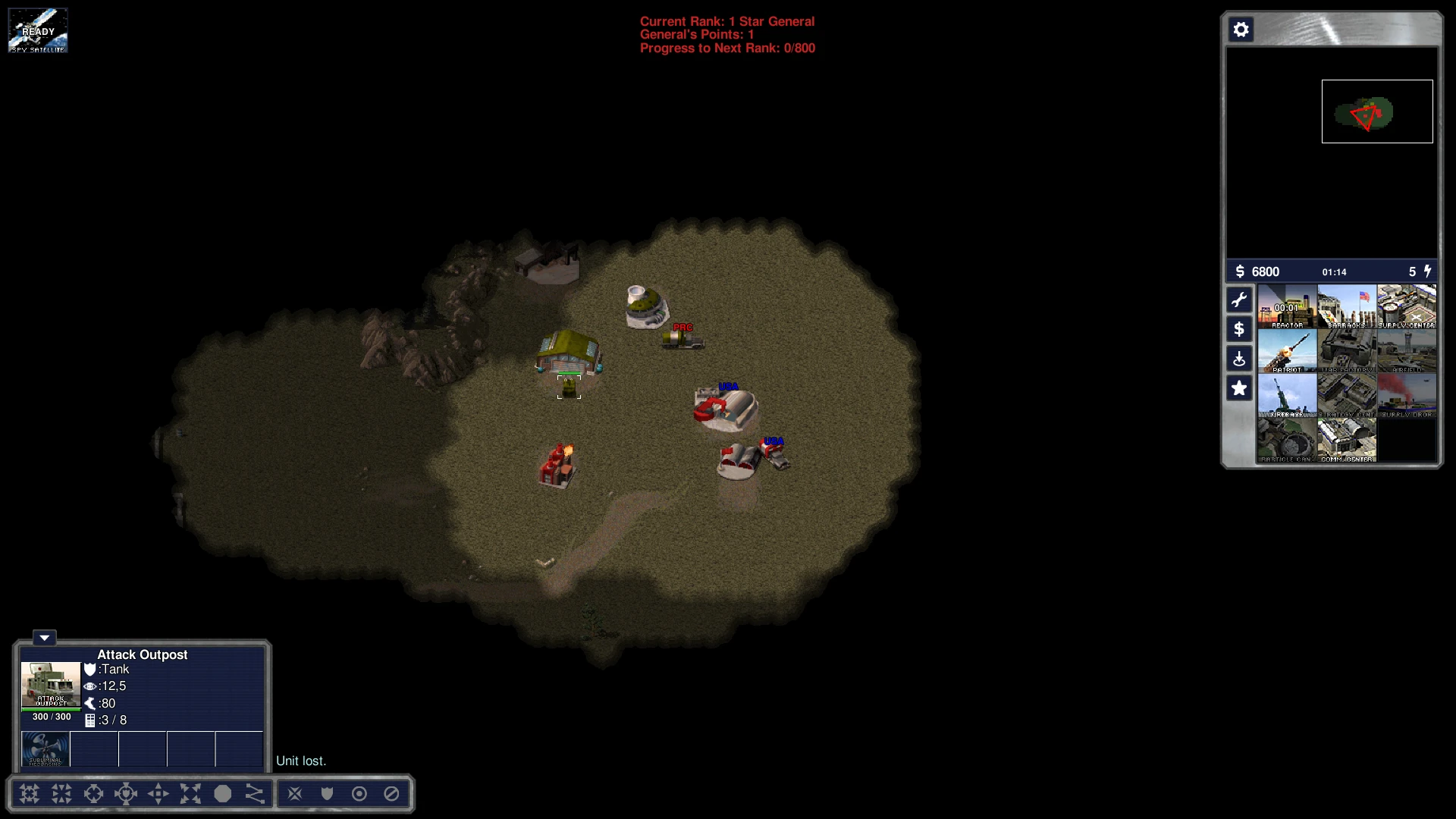Select the shield guard stance button
1456x819 pixels.
[327, 794]
